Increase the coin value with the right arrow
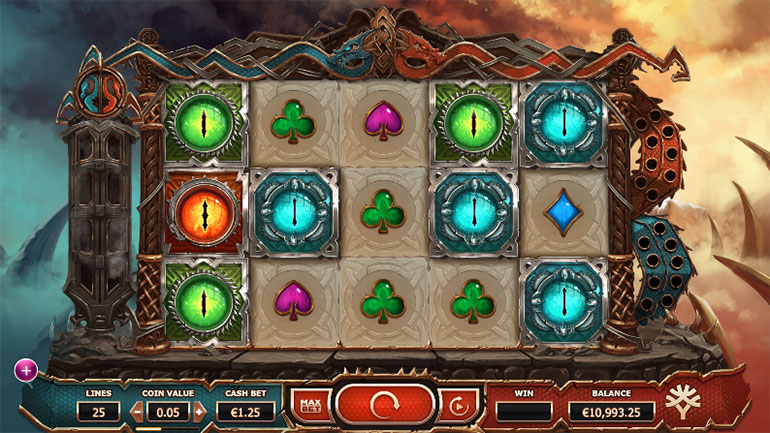This screenshot has height=433, width=770. click(x=200, y=411)
